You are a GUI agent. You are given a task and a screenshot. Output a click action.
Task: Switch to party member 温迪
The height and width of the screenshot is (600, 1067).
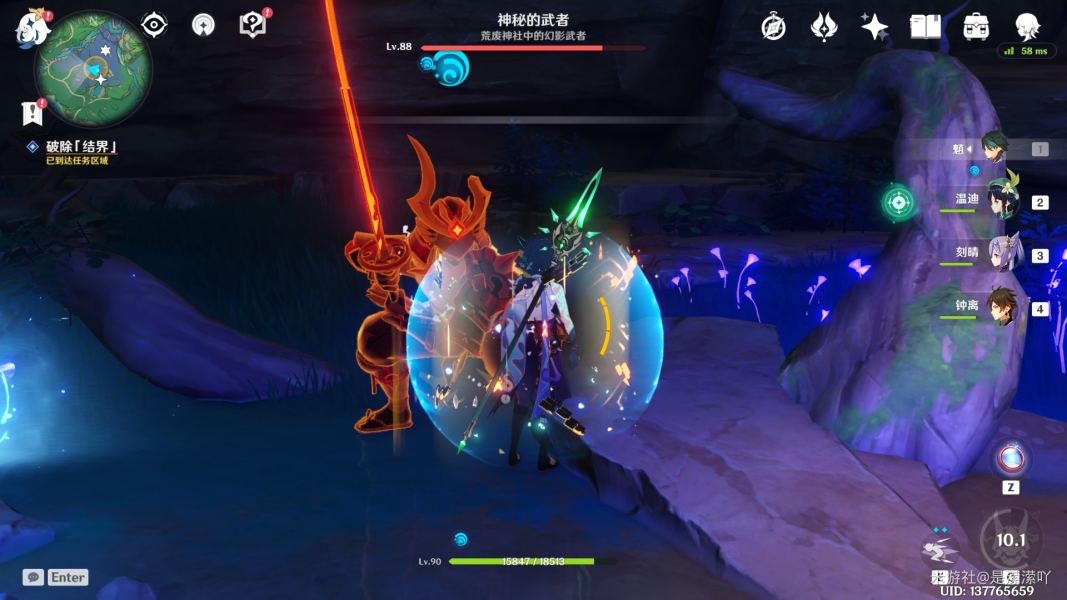tap(1000, 201)
